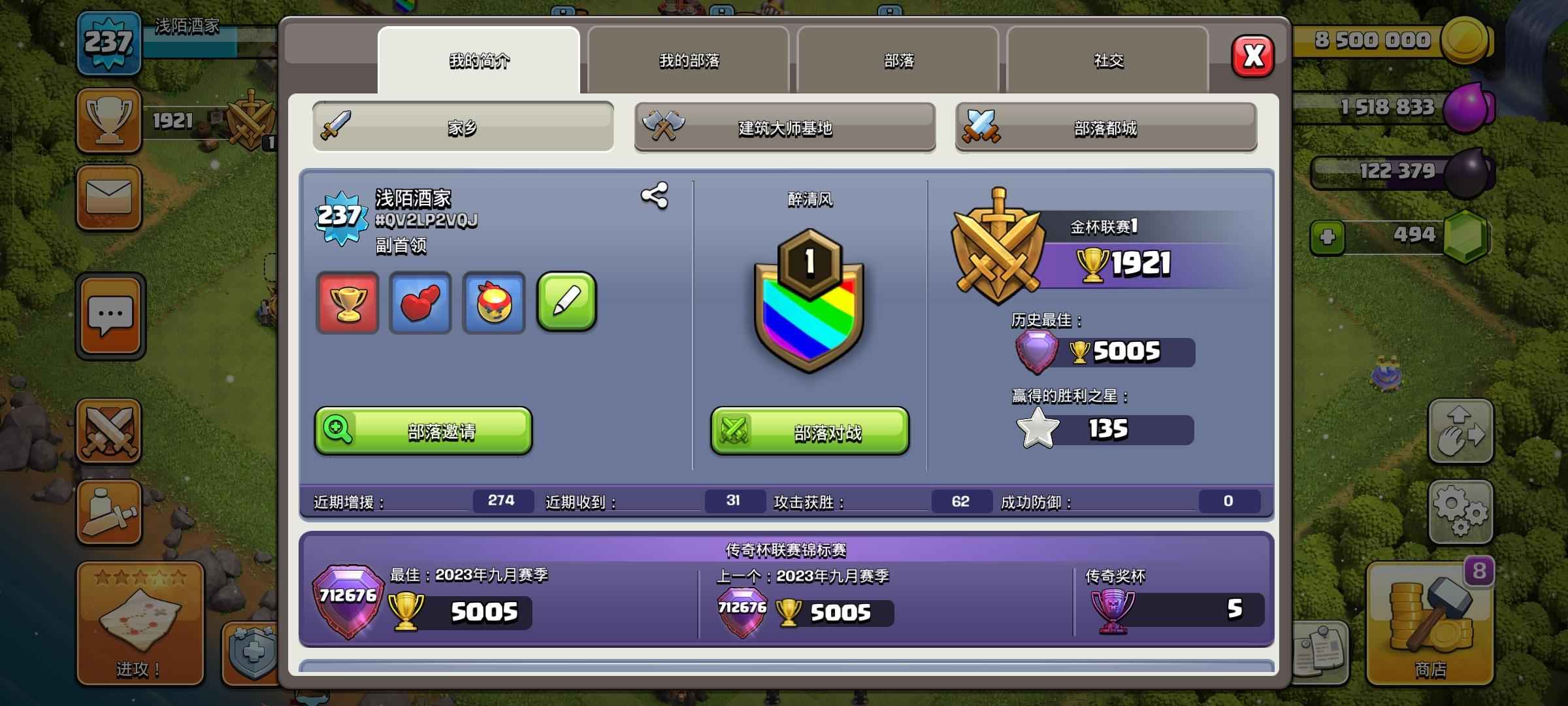Screen dimensions: 1568x706
Task: Open the 部落 tab
Action: pyautogui.click(x=898, y=61)
